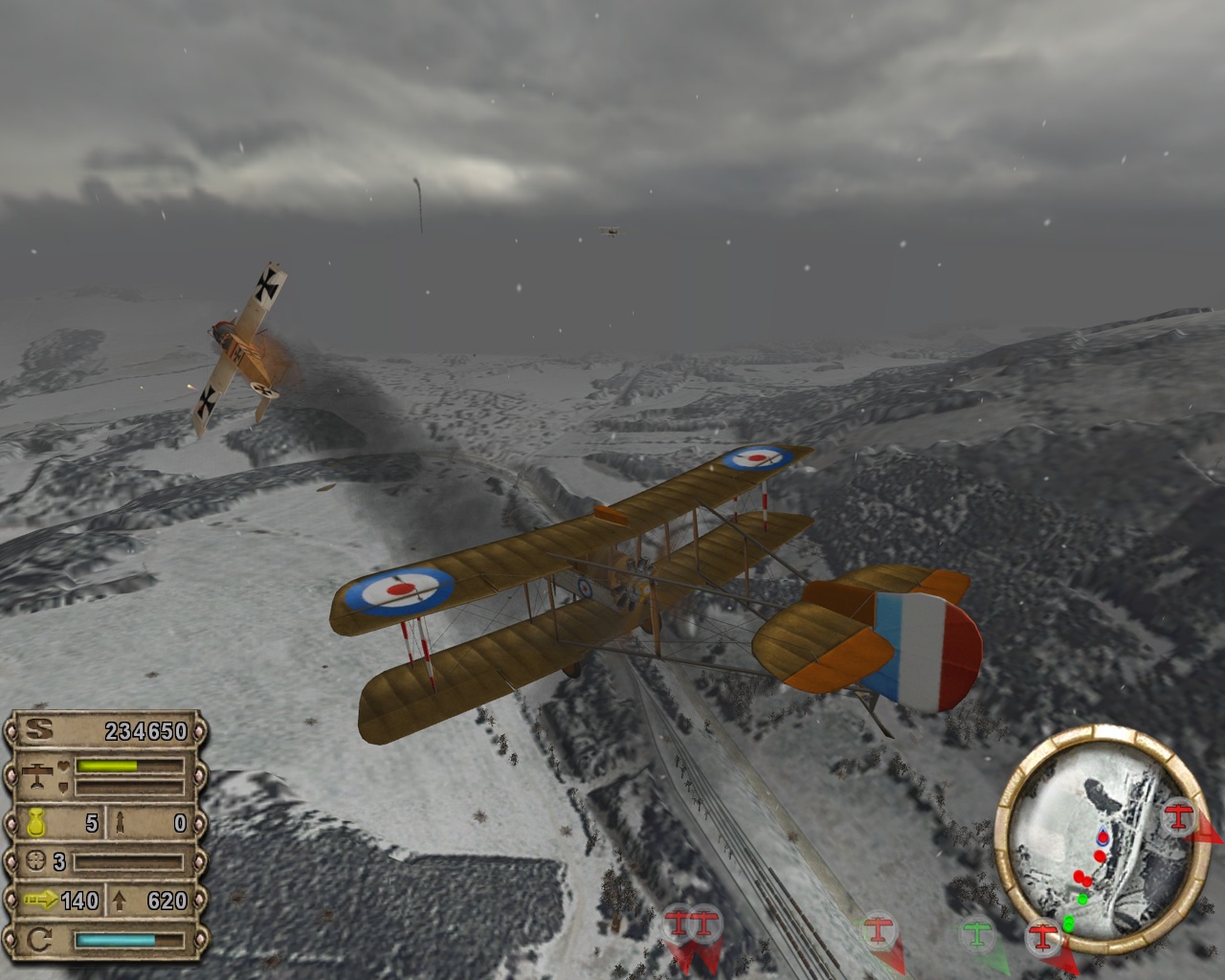Select the yellow bomb weapon icon
This screenshot has width=1225, height=980.
point(39,822)
